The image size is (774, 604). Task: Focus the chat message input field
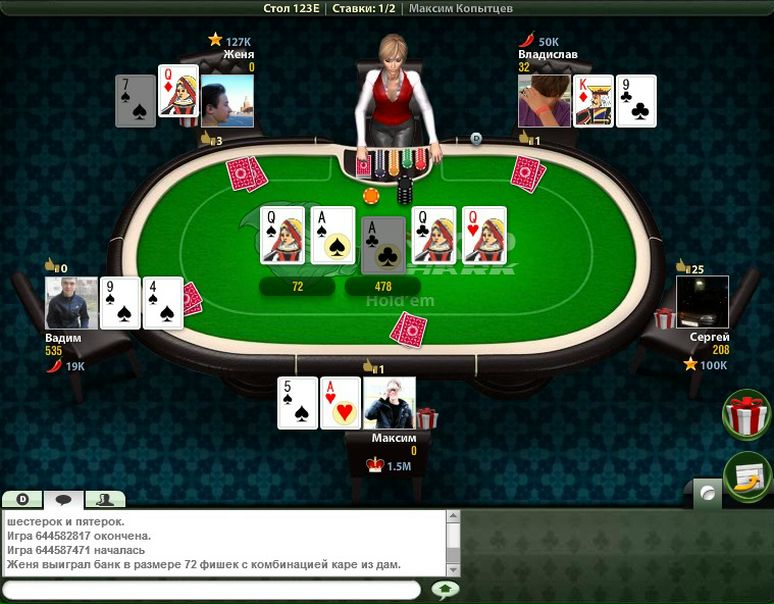point(212,590)
